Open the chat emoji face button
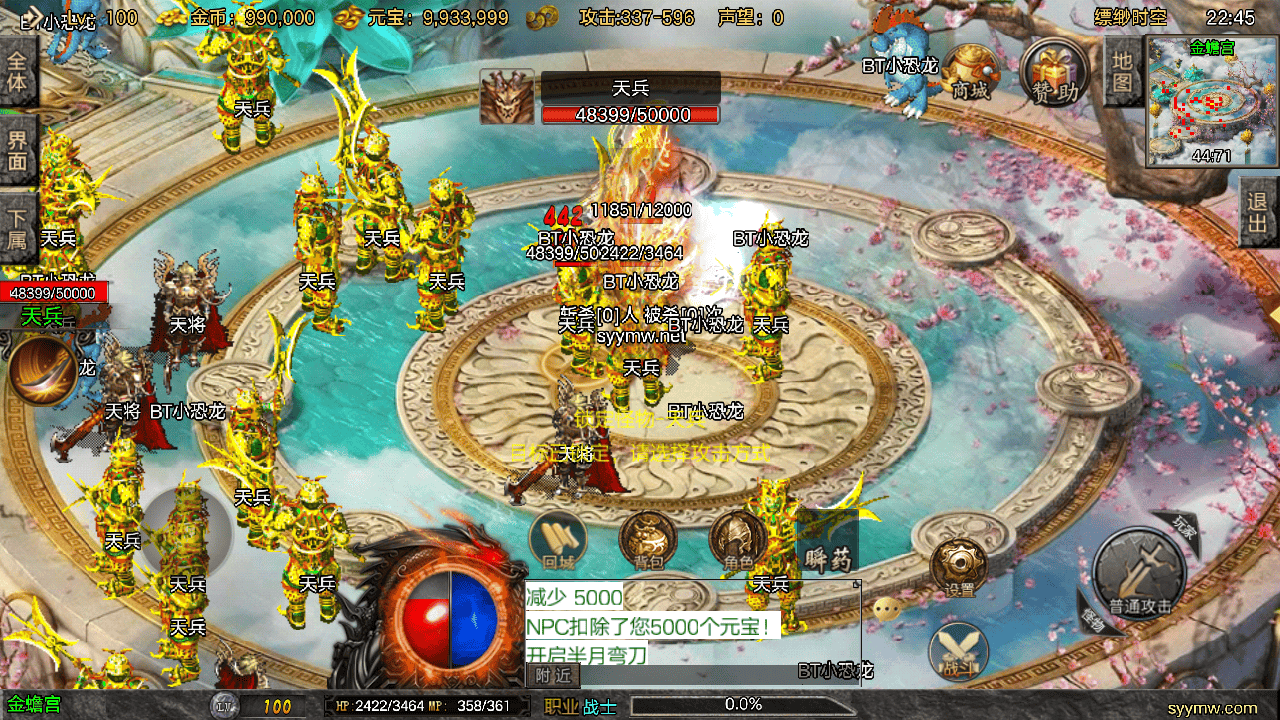 pyautogui.click(x=886, y=609)
